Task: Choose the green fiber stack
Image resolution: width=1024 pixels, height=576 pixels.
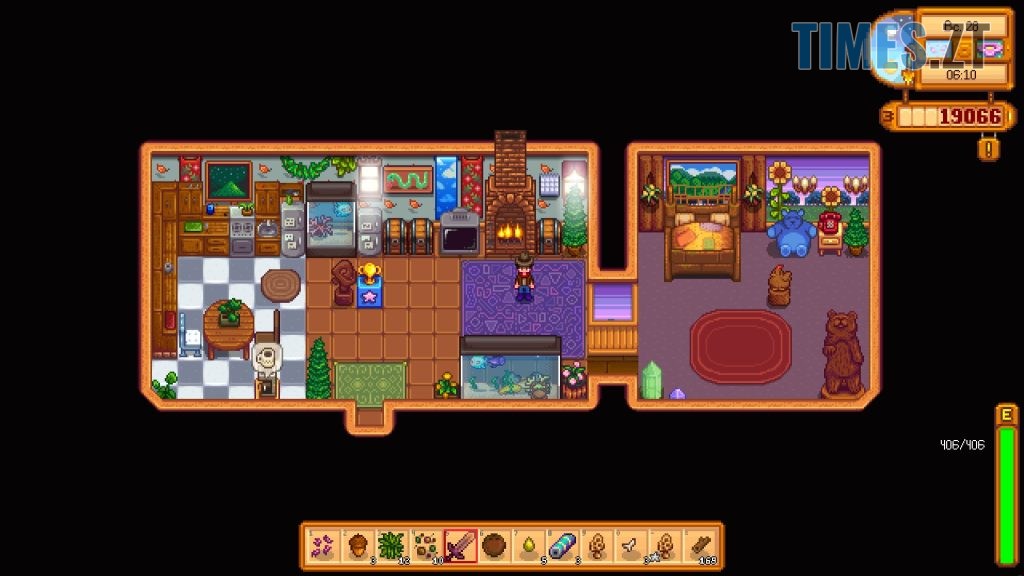Action: 392,546
